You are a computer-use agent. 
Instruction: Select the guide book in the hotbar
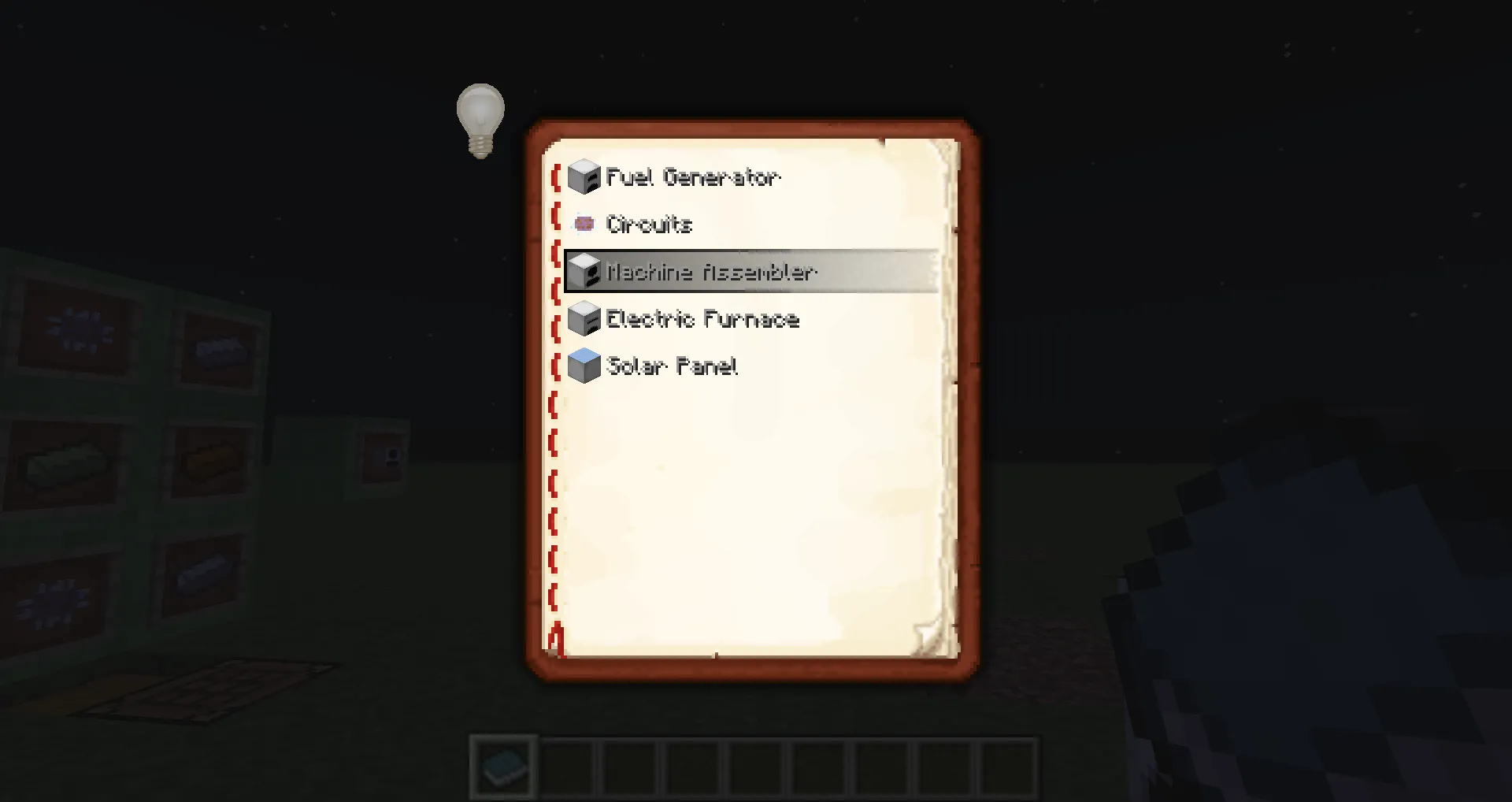(x=503, y=766)
